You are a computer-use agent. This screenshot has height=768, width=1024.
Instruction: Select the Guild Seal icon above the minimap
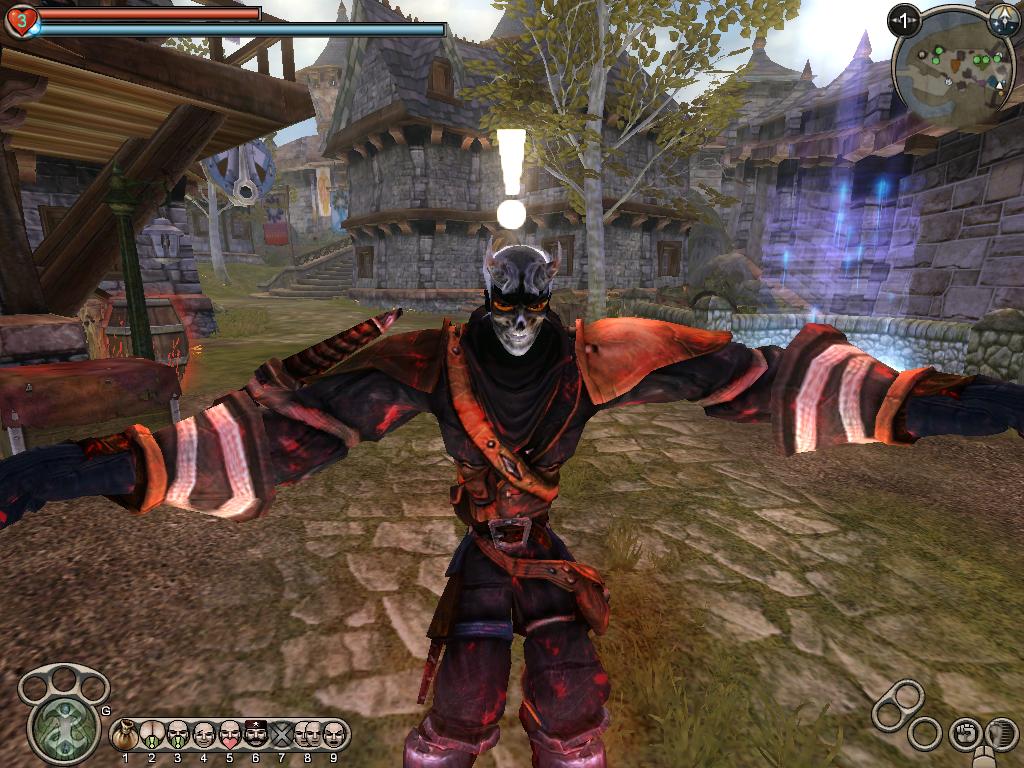click(x=1002, y=19)
